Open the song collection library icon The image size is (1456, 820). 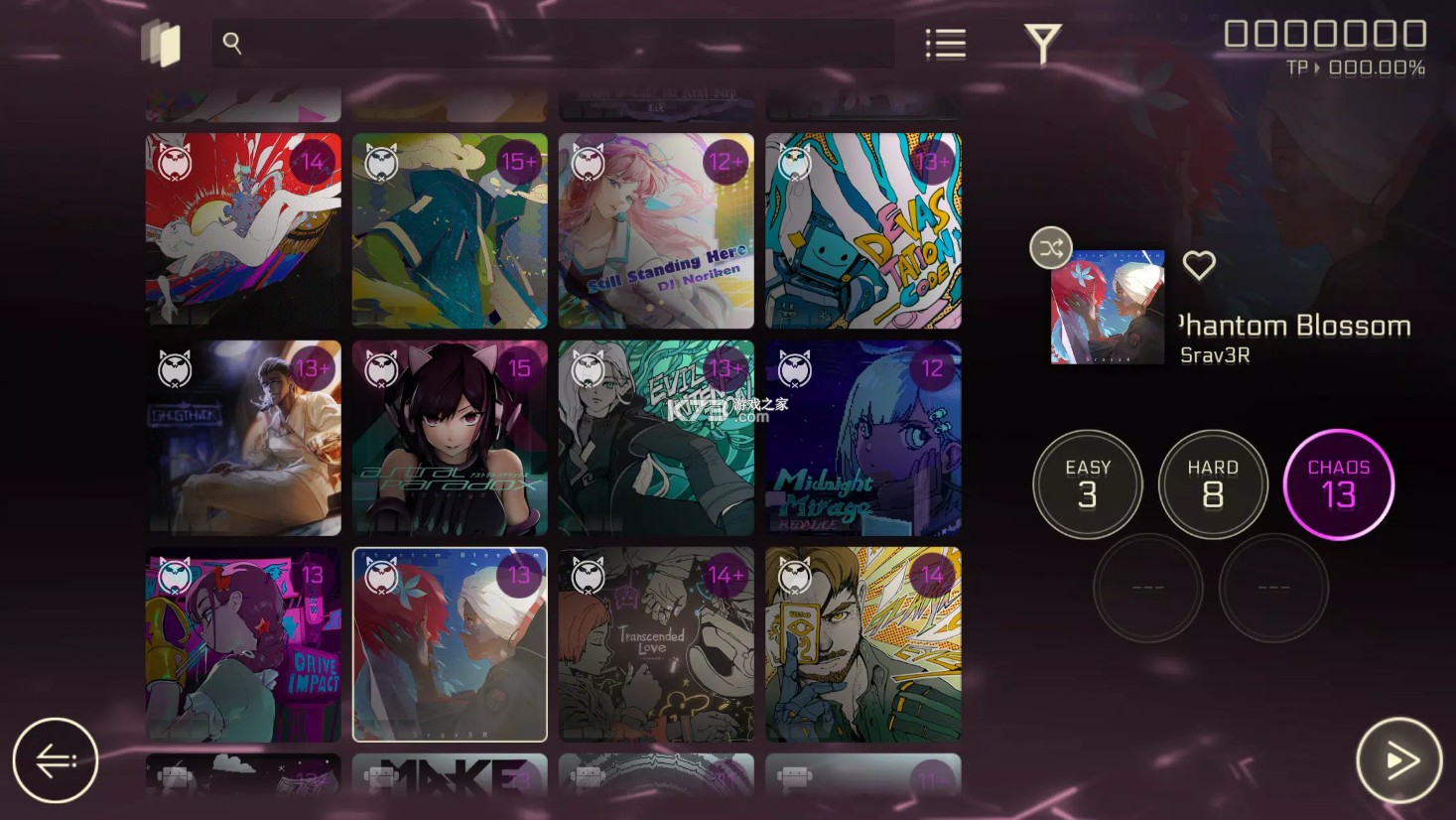tap(162, 42)
